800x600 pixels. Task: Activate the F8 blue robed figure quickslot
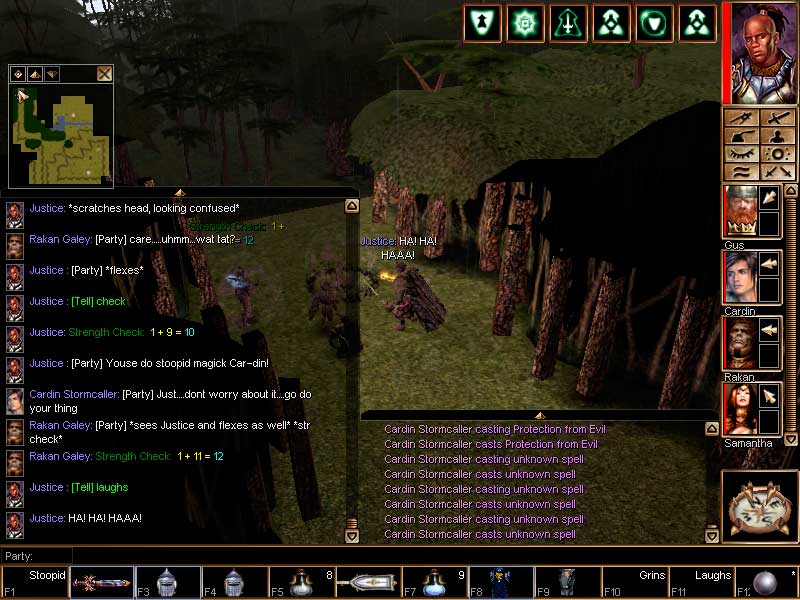pos(500,582)
